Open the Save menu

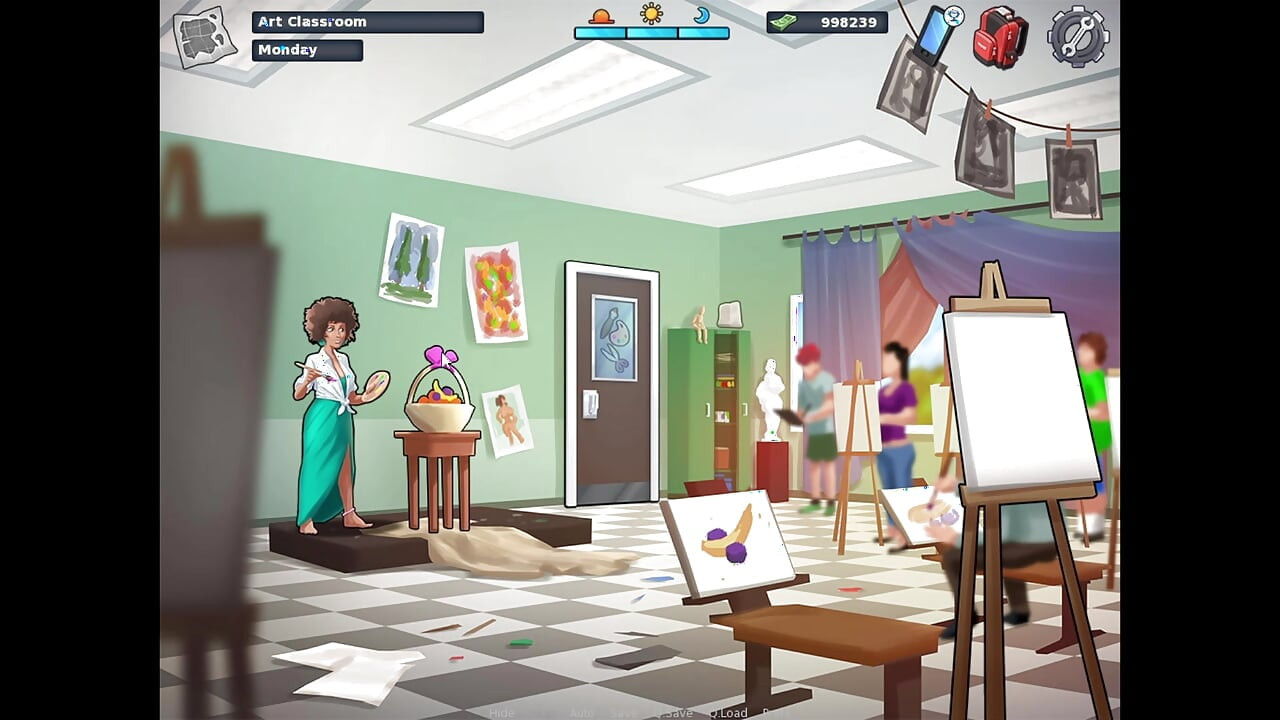[x=622, y=712]
